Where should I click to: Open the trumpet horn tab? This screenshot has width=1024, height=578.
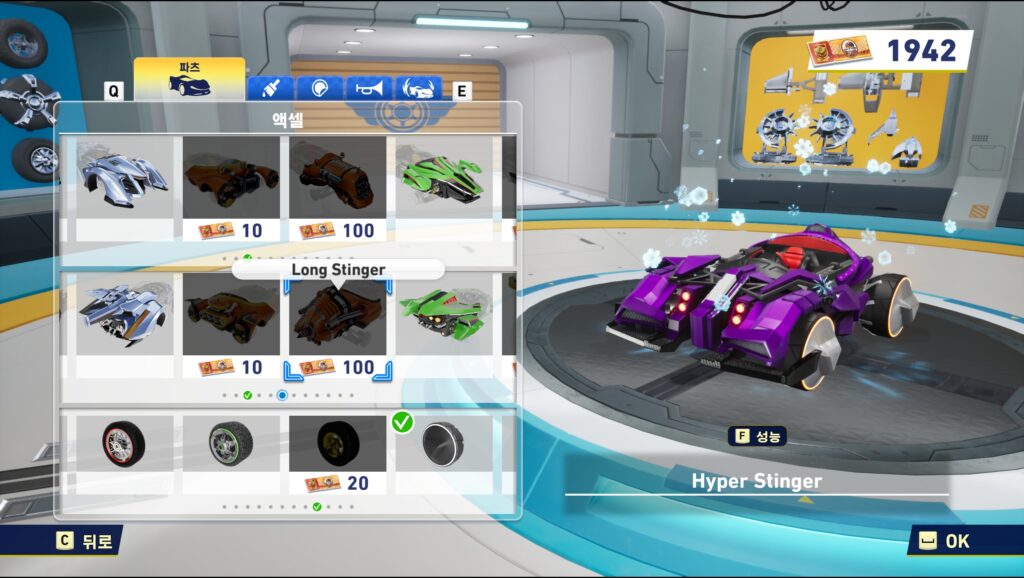click(368, 89)
